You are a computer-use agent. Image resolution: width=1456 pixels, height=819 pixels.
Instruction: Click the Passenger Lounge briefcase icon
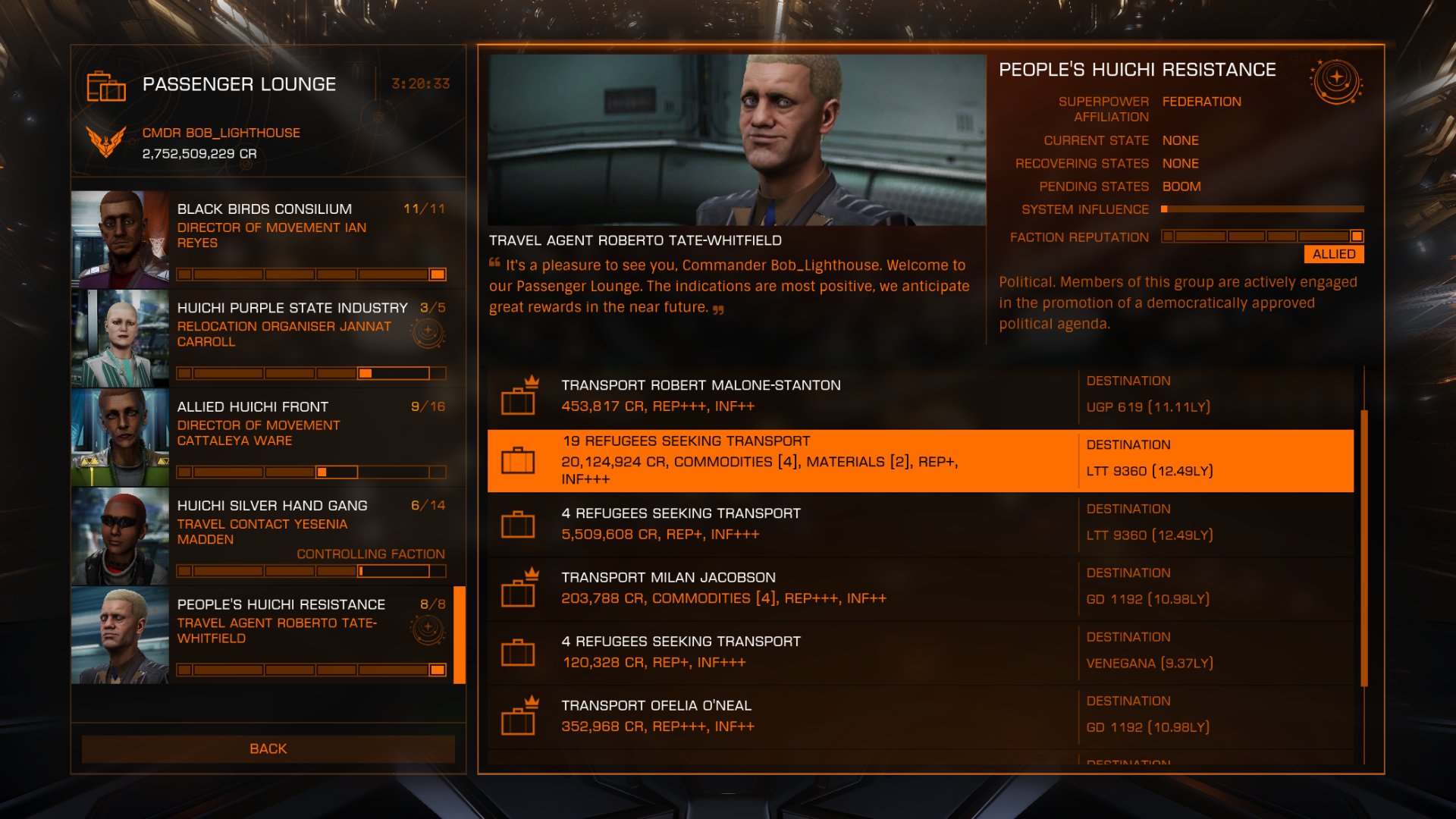tap(107, 88)
